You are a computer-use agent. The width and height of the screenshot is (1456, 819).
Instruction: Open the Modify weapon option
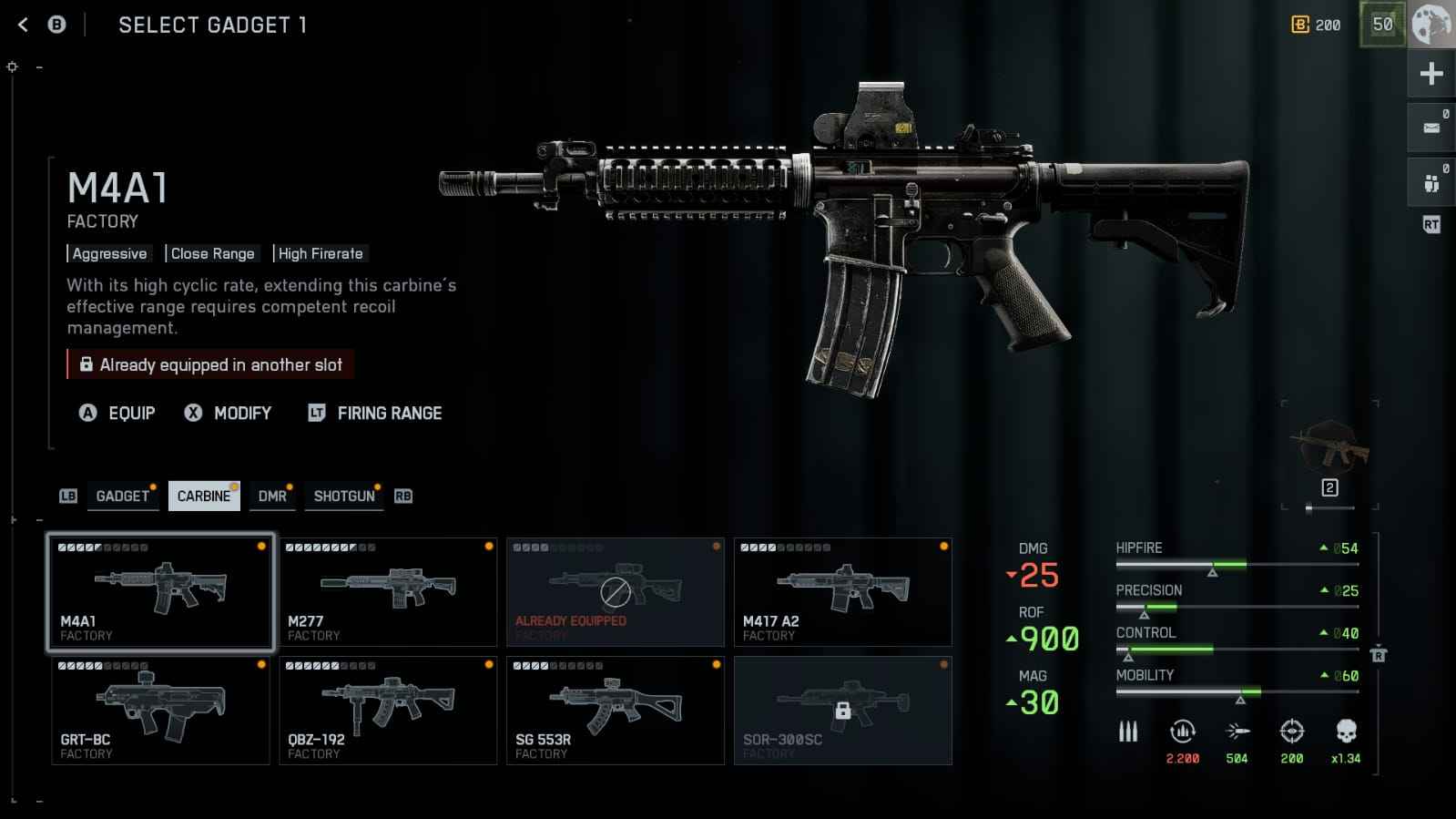[x=229, y=414]
